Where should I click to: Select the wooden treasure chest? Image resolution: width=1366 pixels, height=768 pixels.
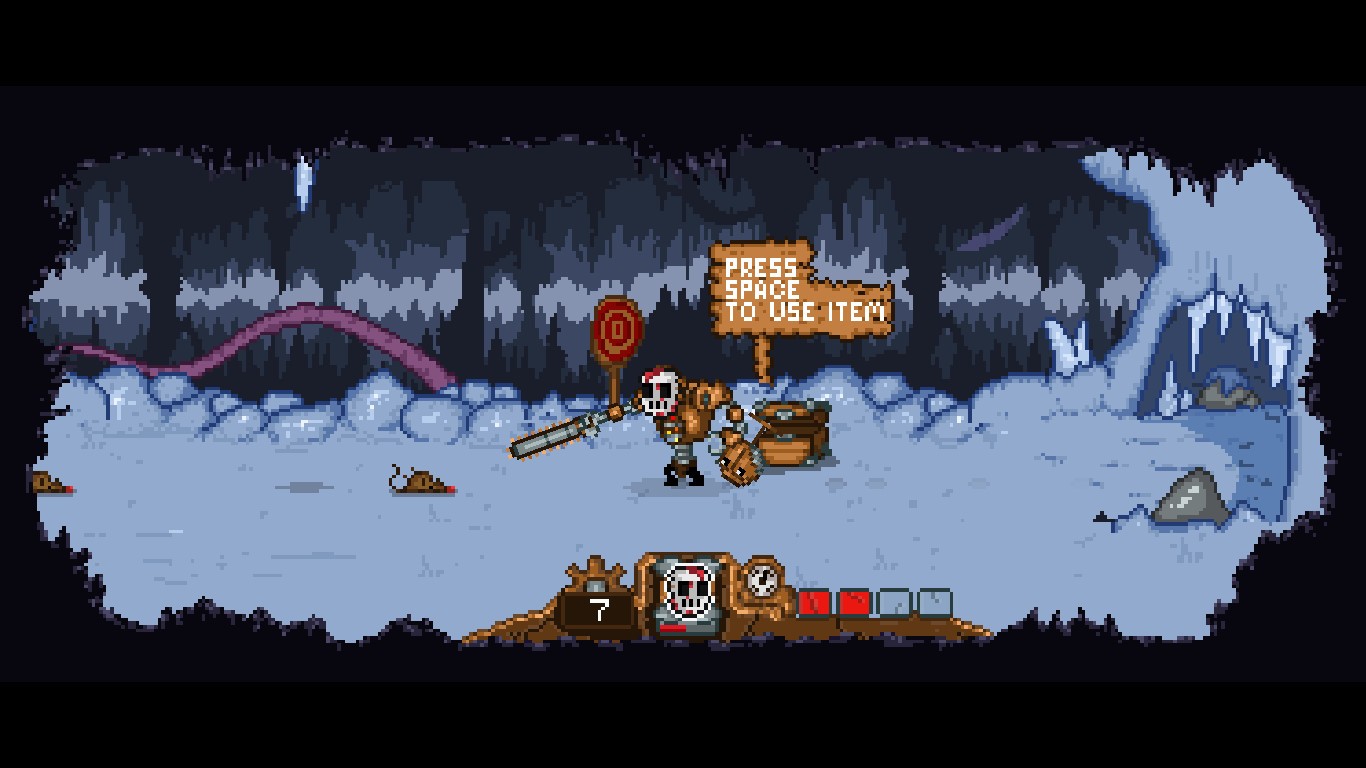coord(790,435)
